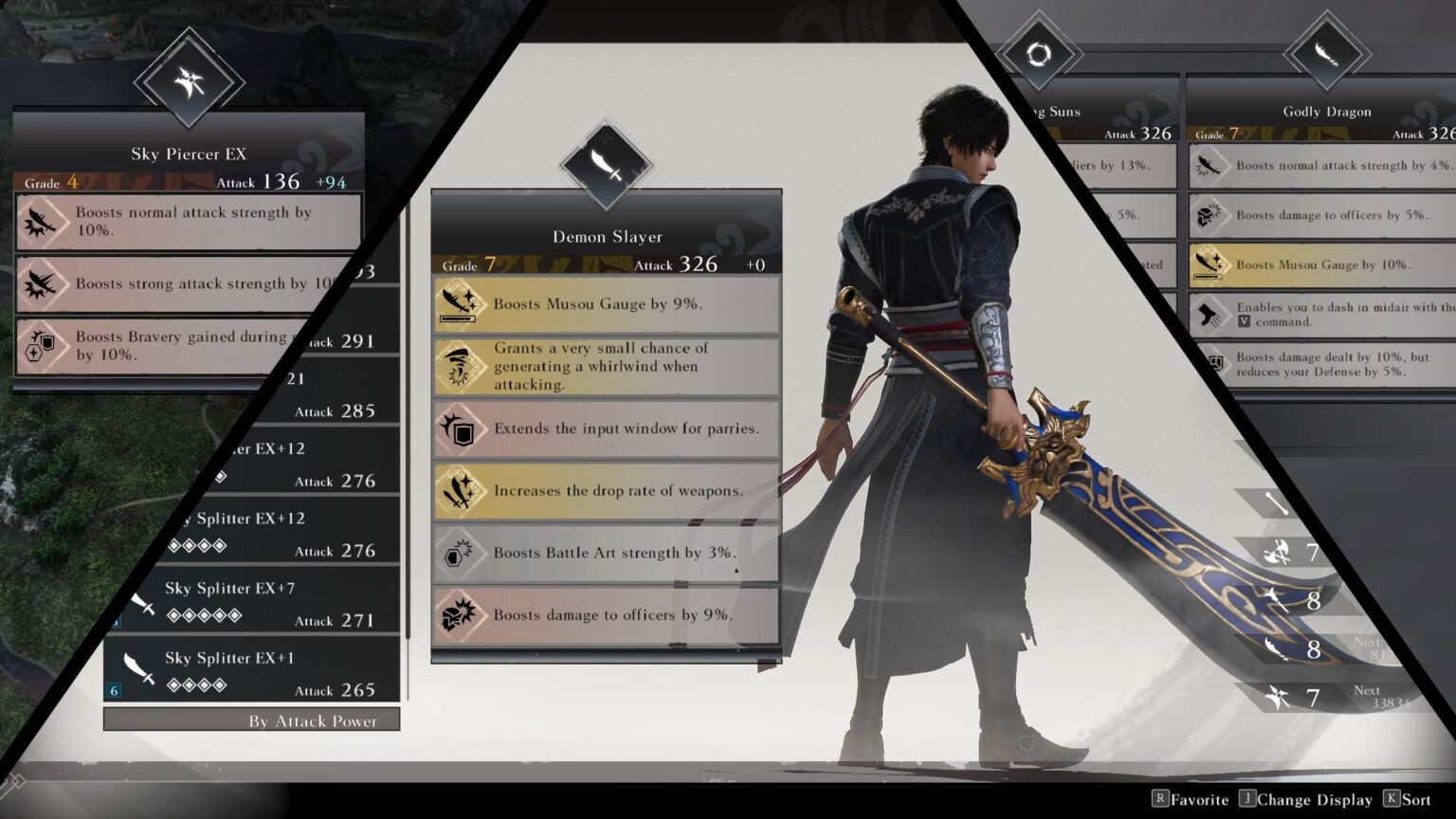Click the midair dash ability entry
1456x819 pixels.
tap(1327, 314)
